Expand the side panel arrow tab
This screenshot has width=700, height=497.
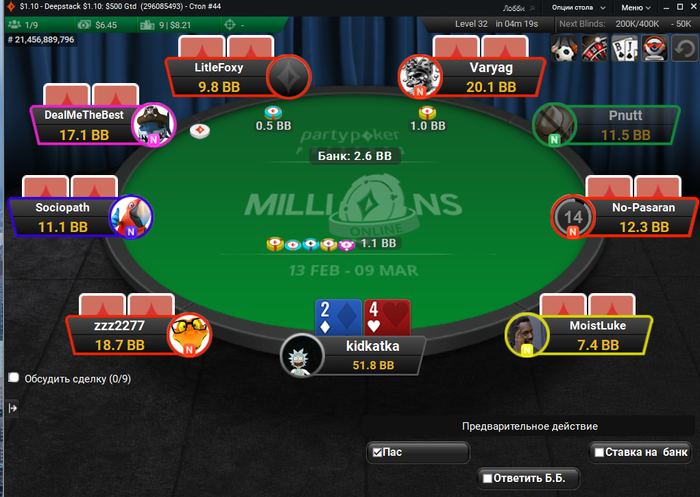click(x=13, y=408)
